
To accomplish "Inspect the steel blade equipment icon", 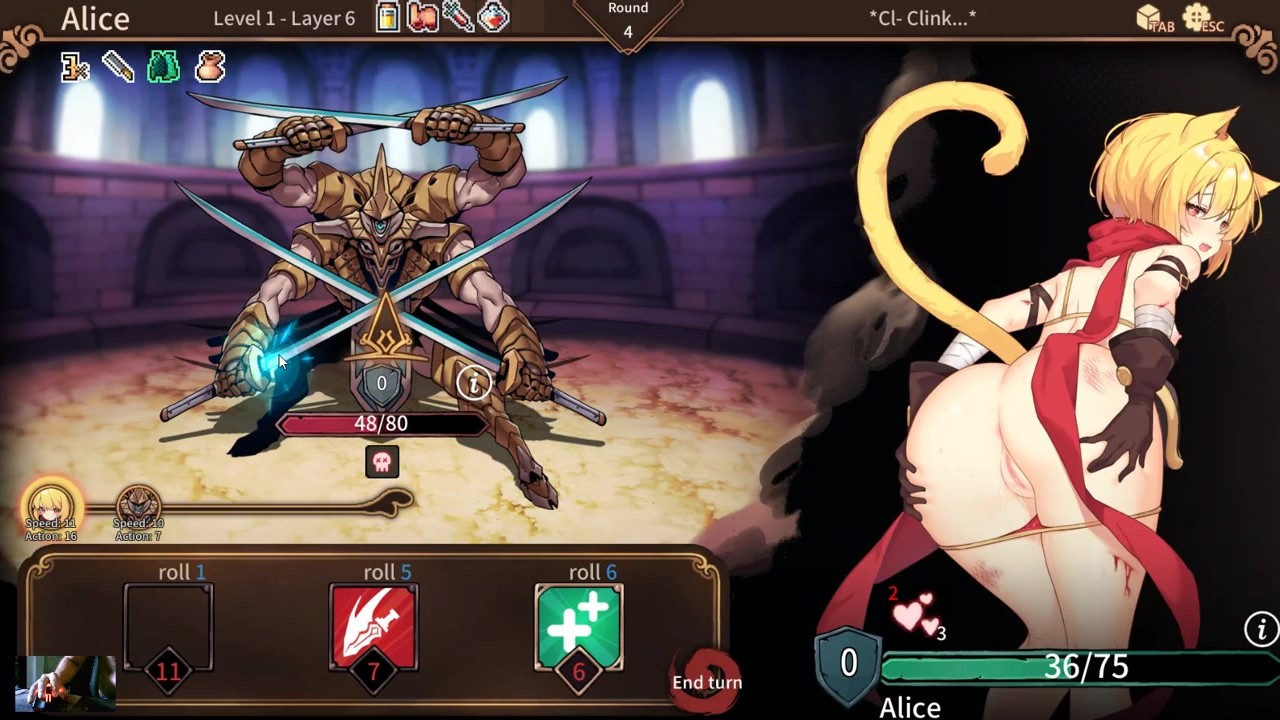I will coord(118,67).
